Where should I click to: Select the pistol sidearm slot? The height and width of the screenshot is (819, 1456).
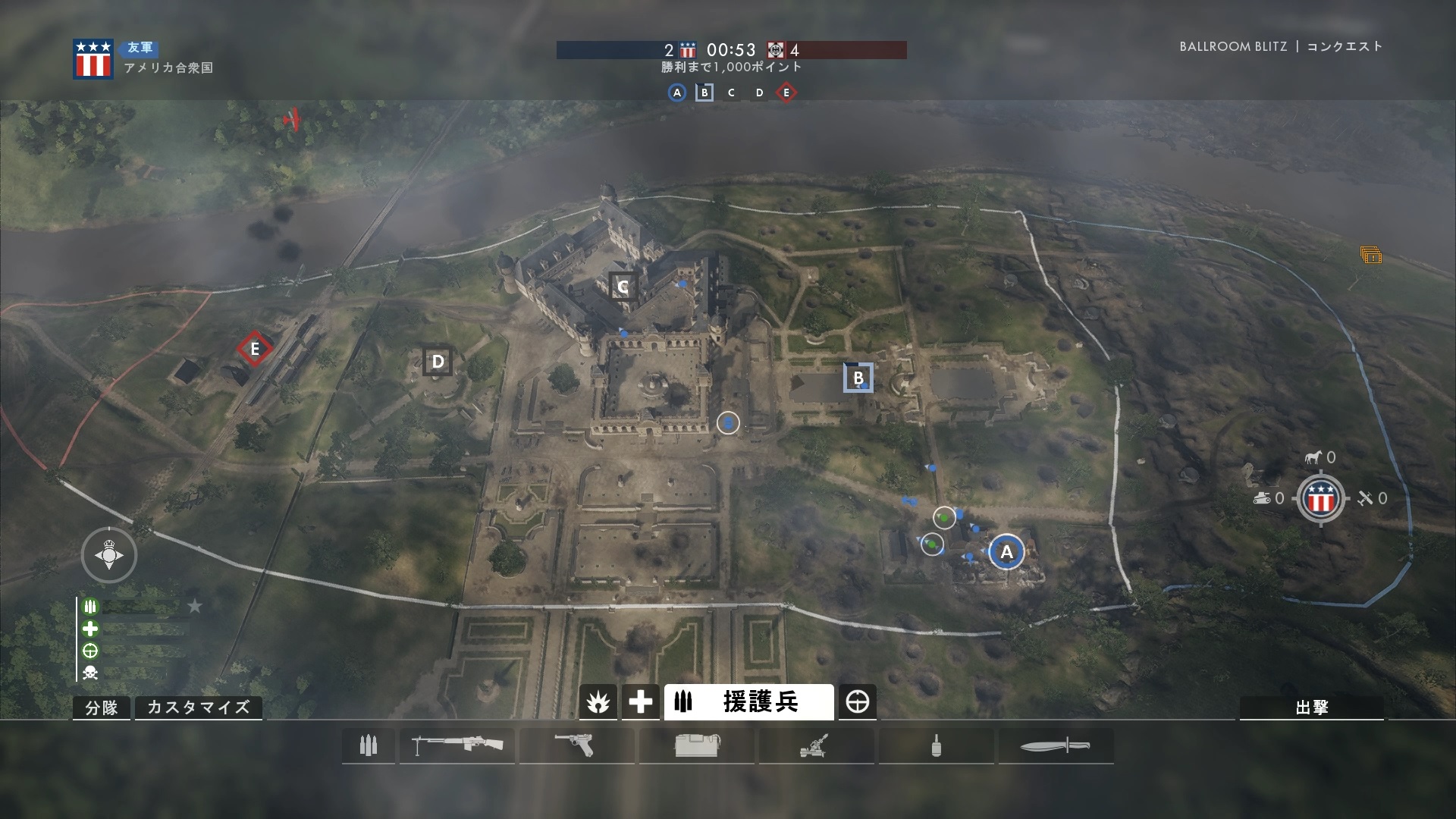tap(576, 746)
